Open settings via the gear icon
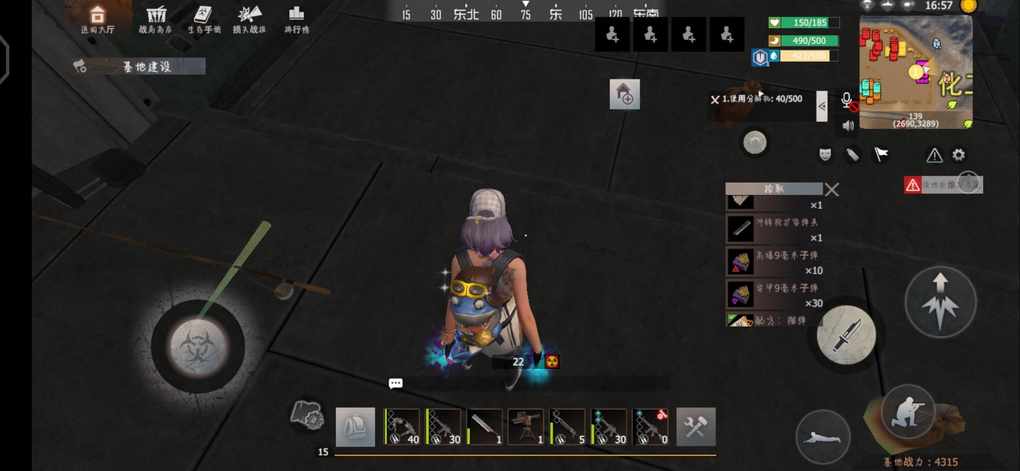 pyautogui.click(x=958, y=155)
